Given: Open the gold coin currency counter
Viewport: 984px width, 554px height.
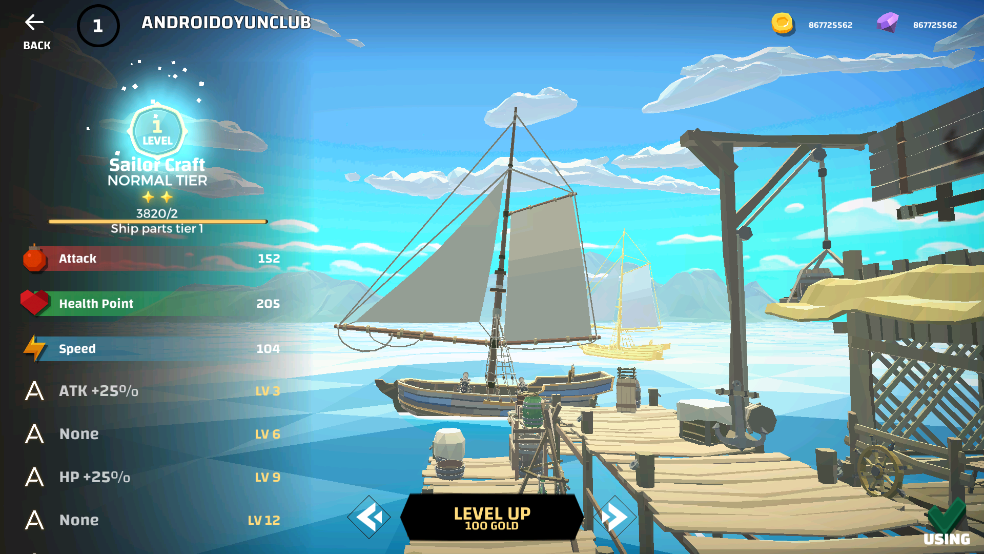Looking at the screenshot, I should point(812,24).
